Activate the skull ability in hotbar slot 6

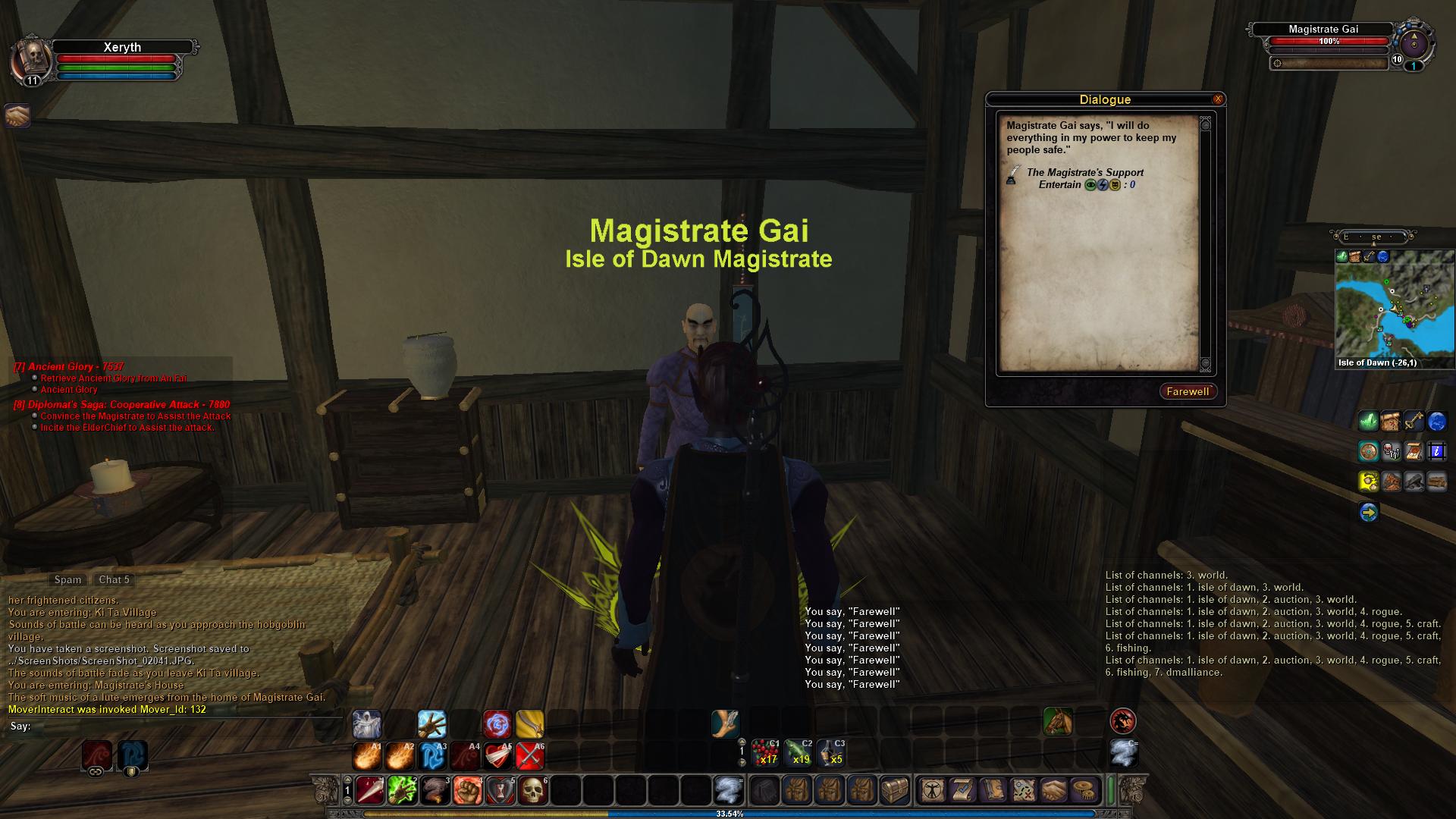pos(533,791)
